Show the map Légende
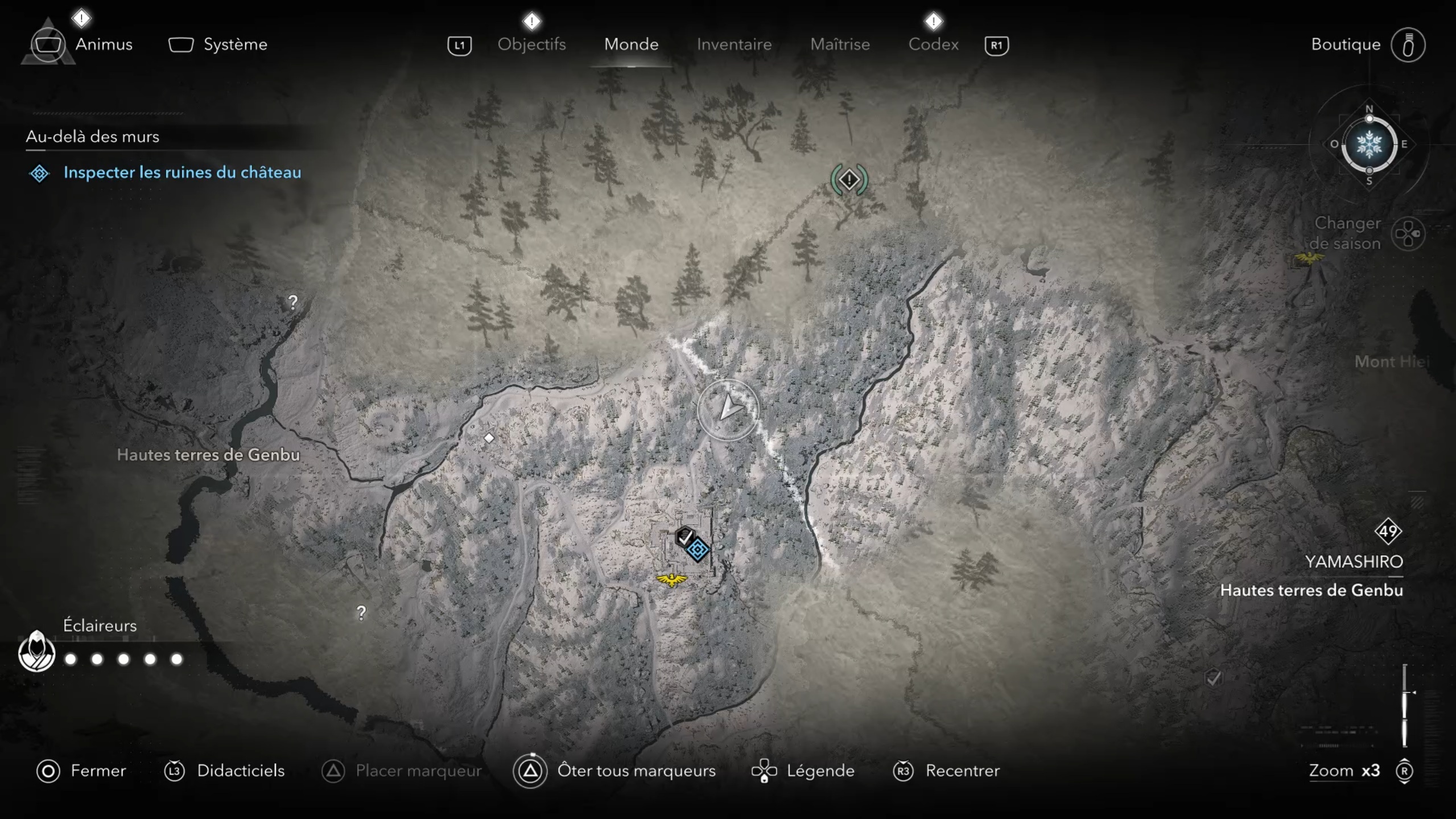The image size is (1456, 819). pyautogui.click(x=820, y=771)
